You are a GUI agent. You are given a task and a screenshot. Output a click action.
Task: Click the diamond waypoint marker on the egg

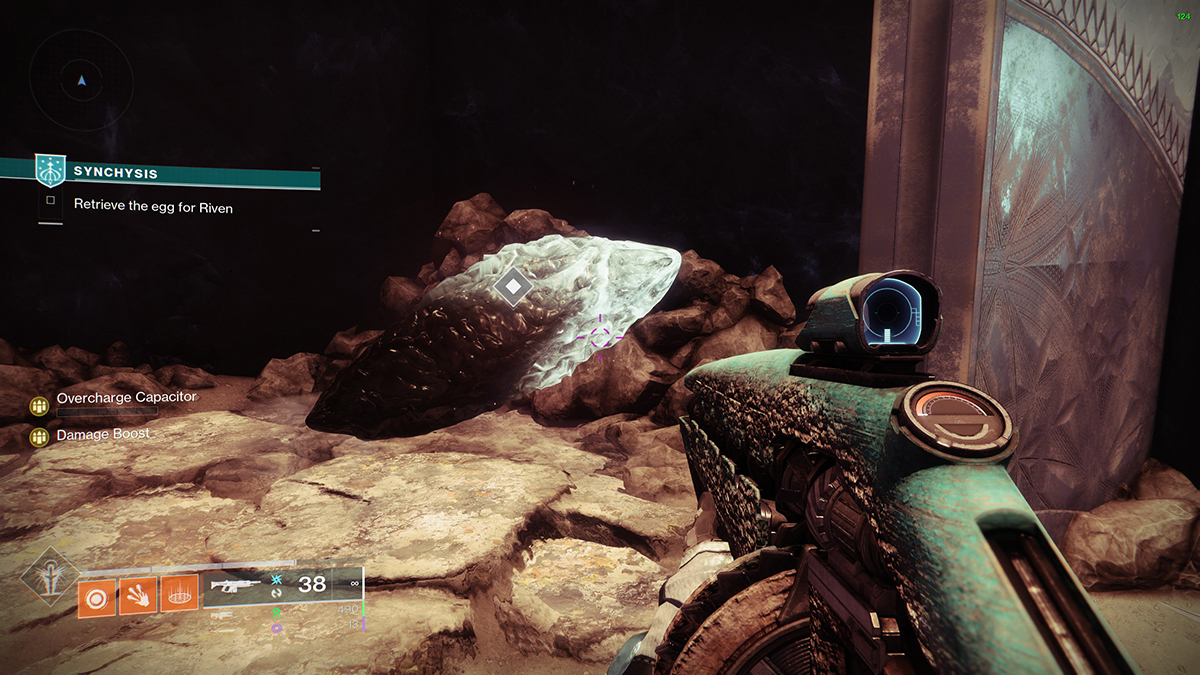pos(513,287)
